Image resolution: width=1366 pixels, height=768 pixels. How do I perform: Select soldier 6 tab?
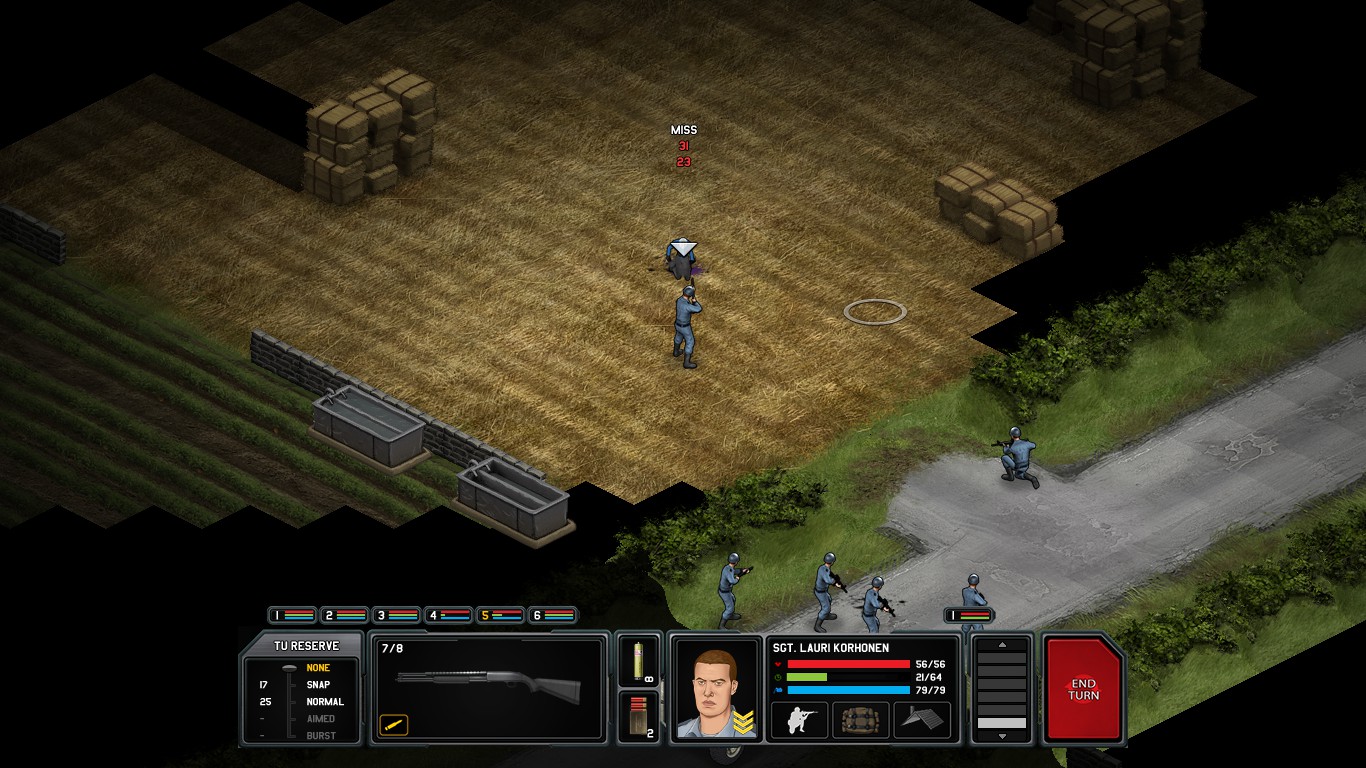pos(552,615)
